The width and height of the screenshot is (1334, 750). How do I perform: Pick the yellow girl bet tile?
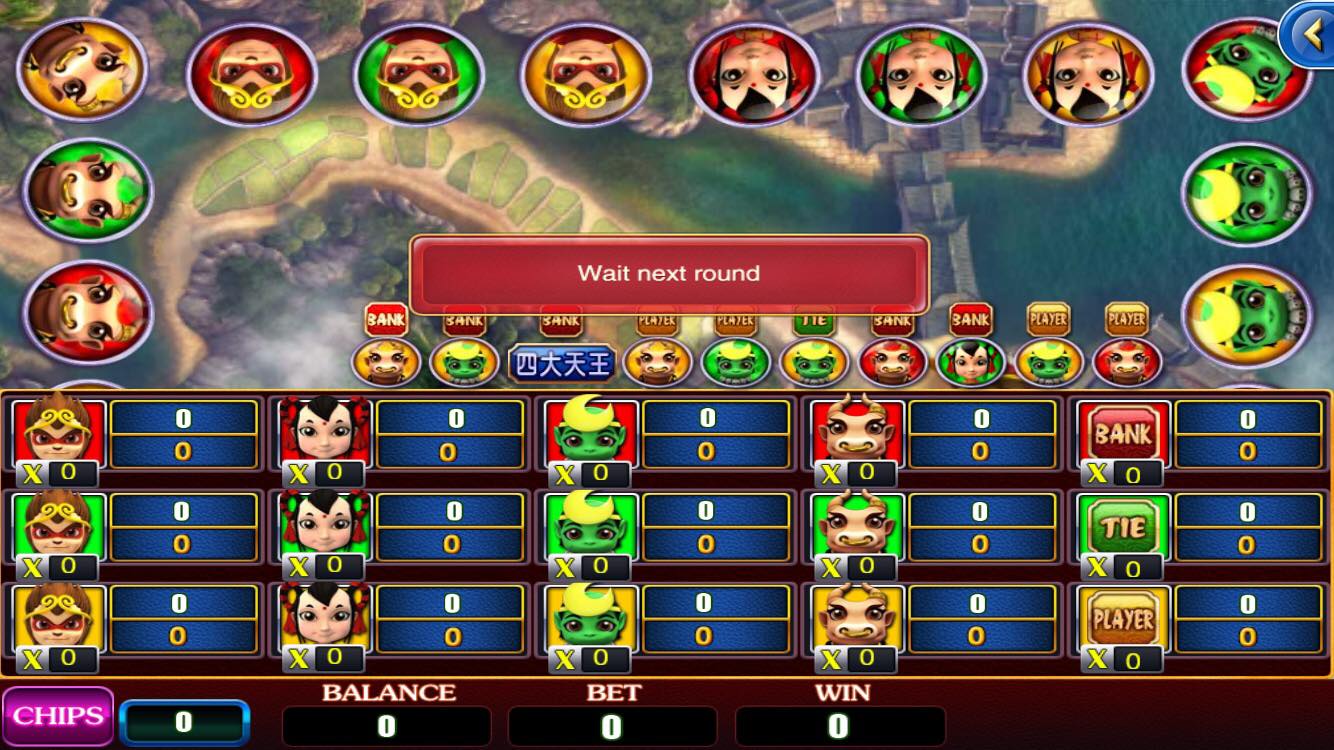pos(325,619)
